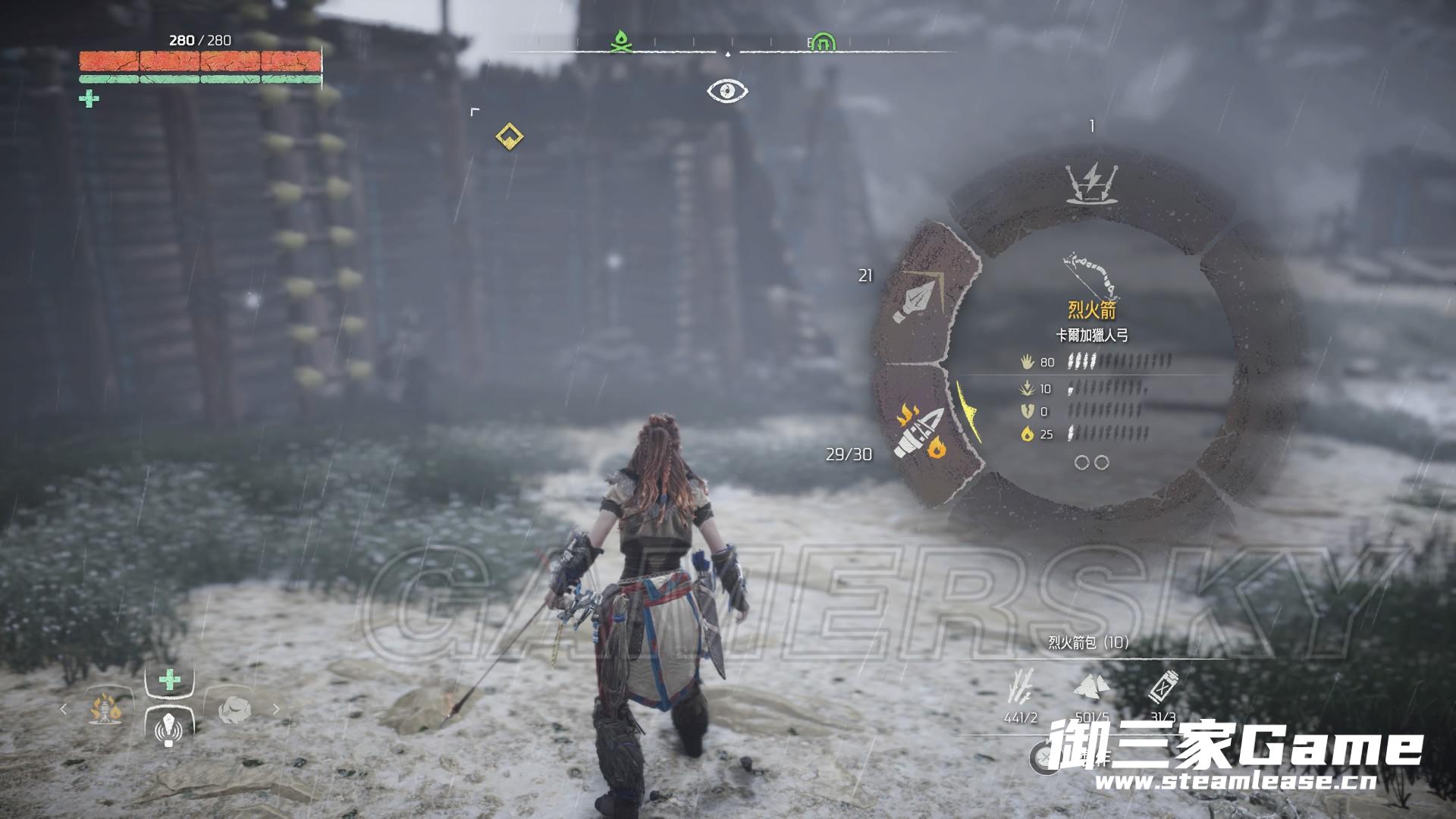
Task: Click the campfire marker on the compass
Action: pos(622,42)
